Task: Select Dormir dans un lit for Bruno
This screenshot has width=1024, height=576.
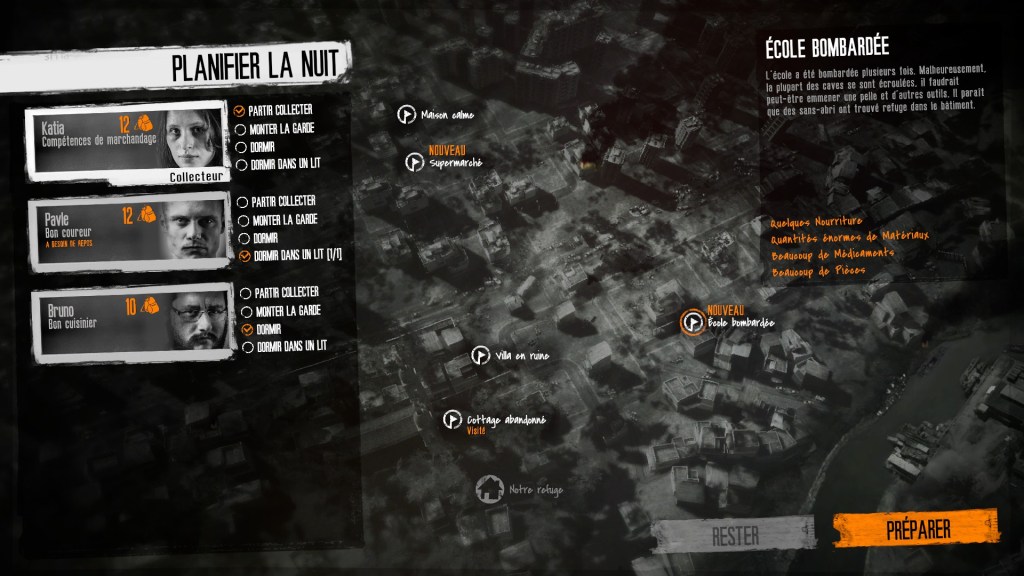Action: click(x=247, y=347)
